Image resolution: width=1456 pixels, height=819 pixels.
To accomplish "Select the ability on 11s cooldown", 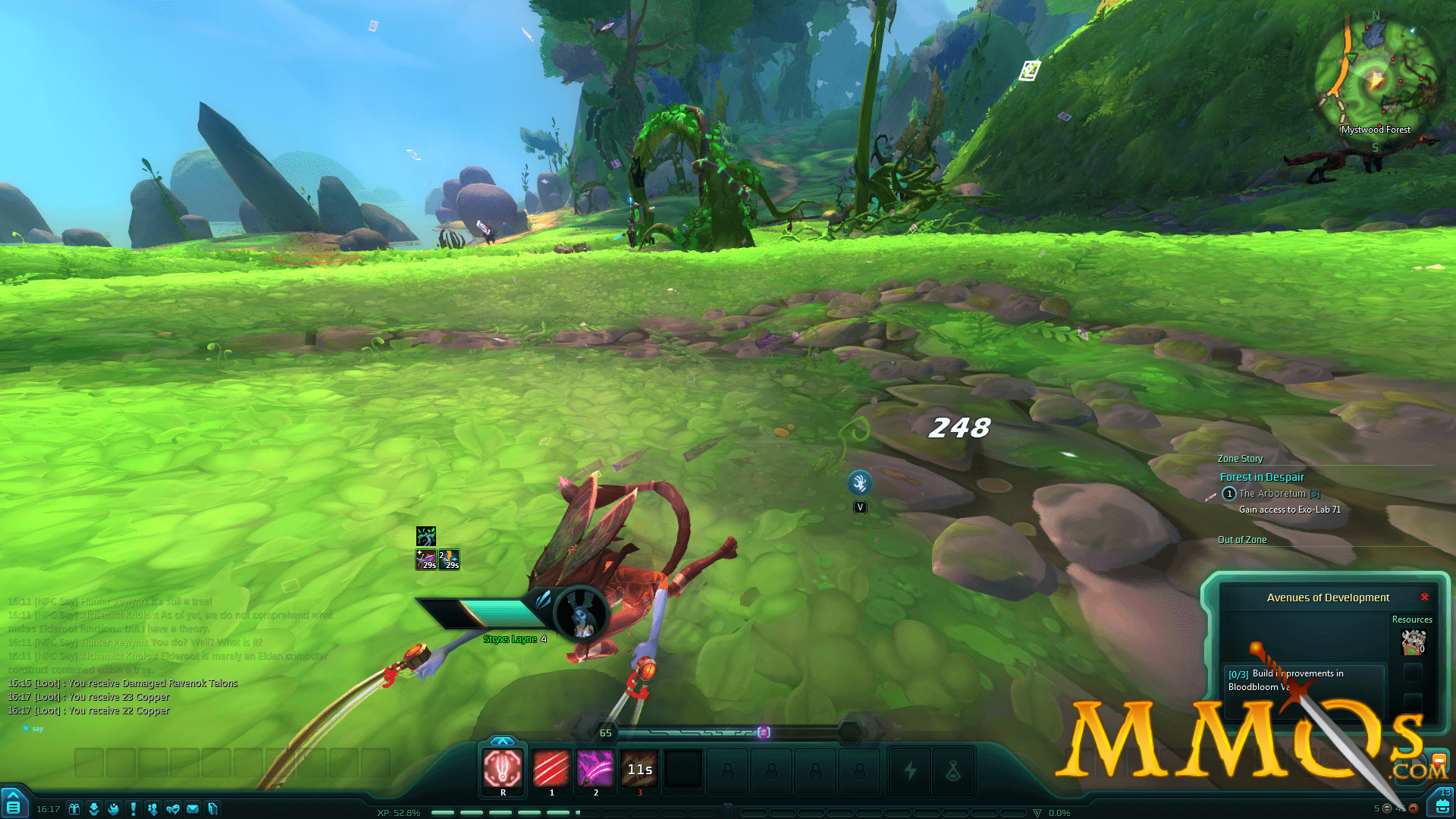I will (x=639, y=768).
